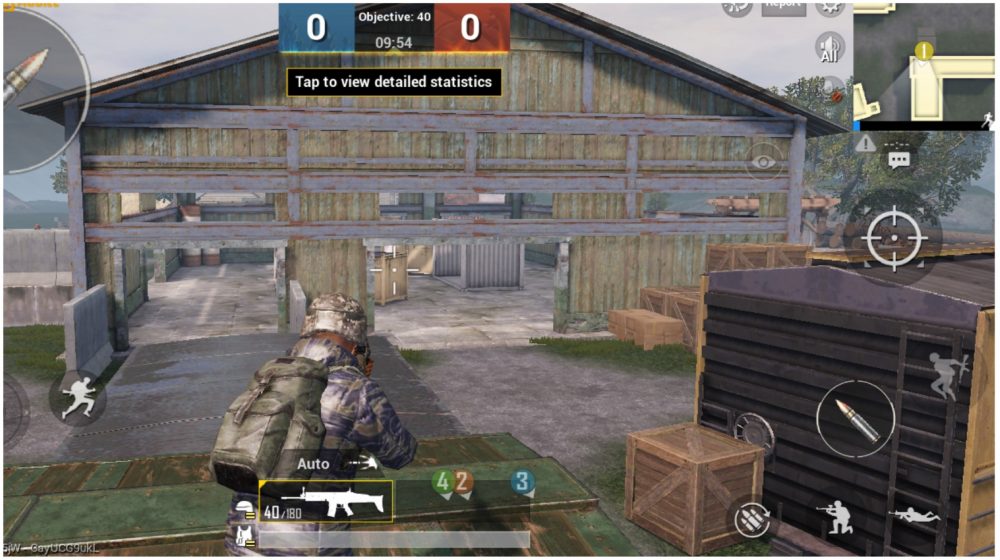Tap the jump button
This screenshot has height=560, width=1000.
(945, 375)
